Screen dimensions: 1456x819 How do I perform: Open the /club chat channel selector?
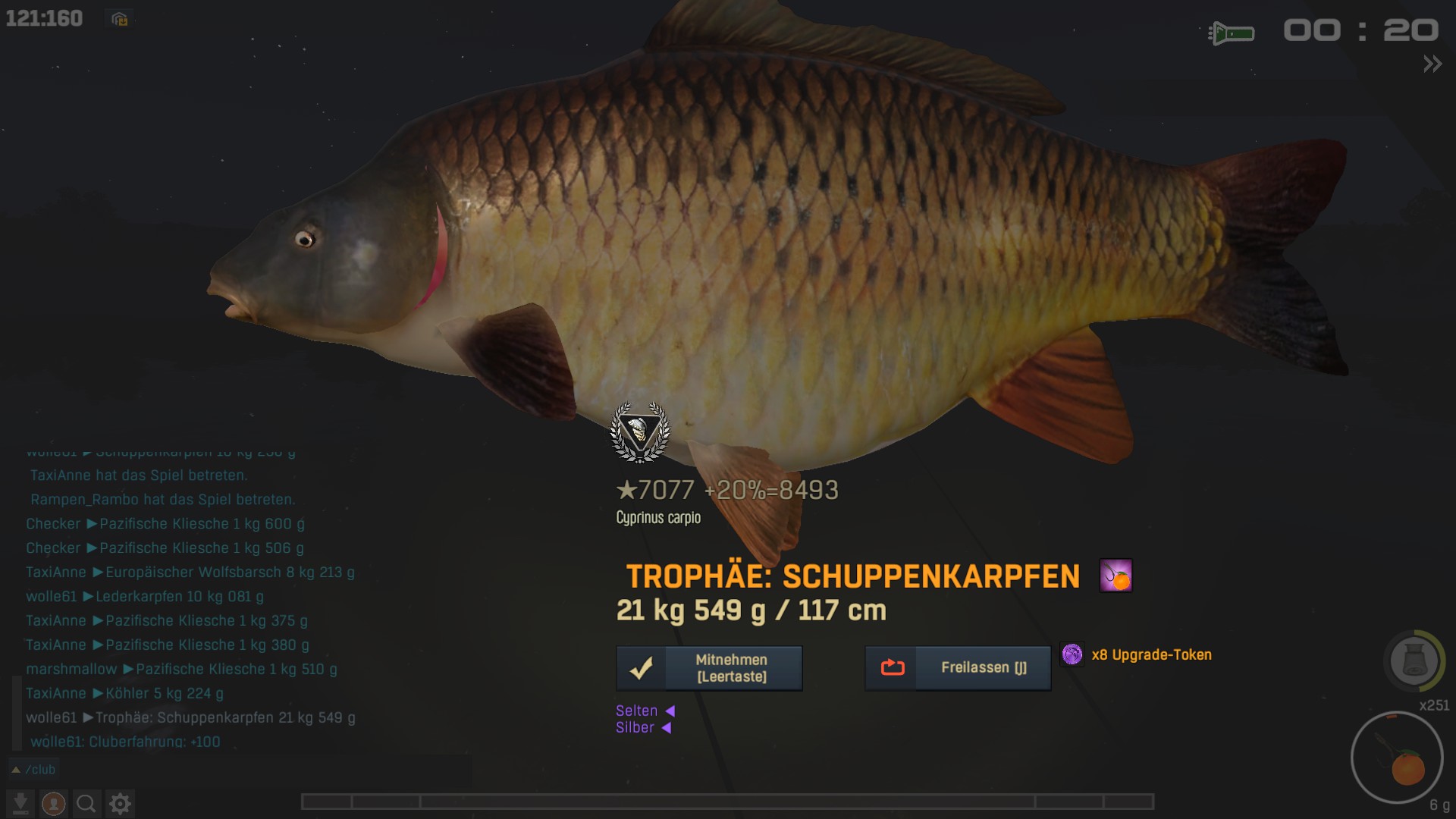33,770
